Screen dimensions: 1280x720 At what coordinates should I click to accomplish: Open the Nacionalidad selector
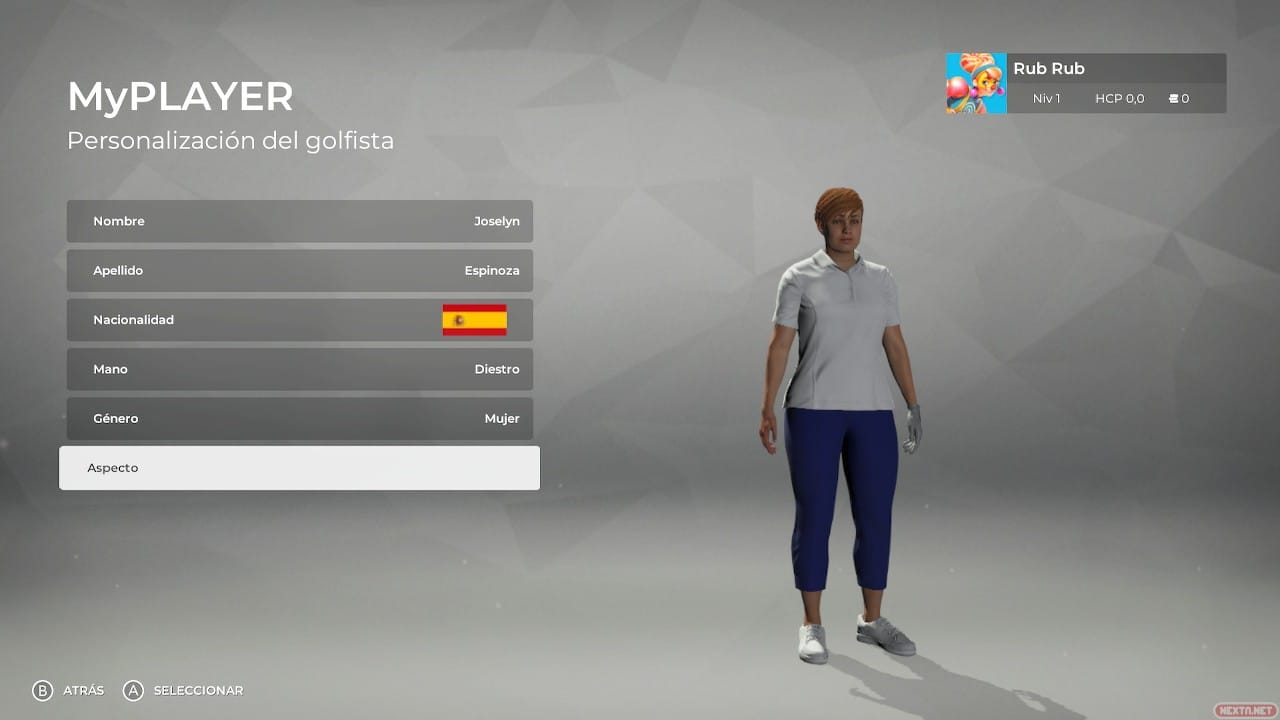[x=300, y=319]
